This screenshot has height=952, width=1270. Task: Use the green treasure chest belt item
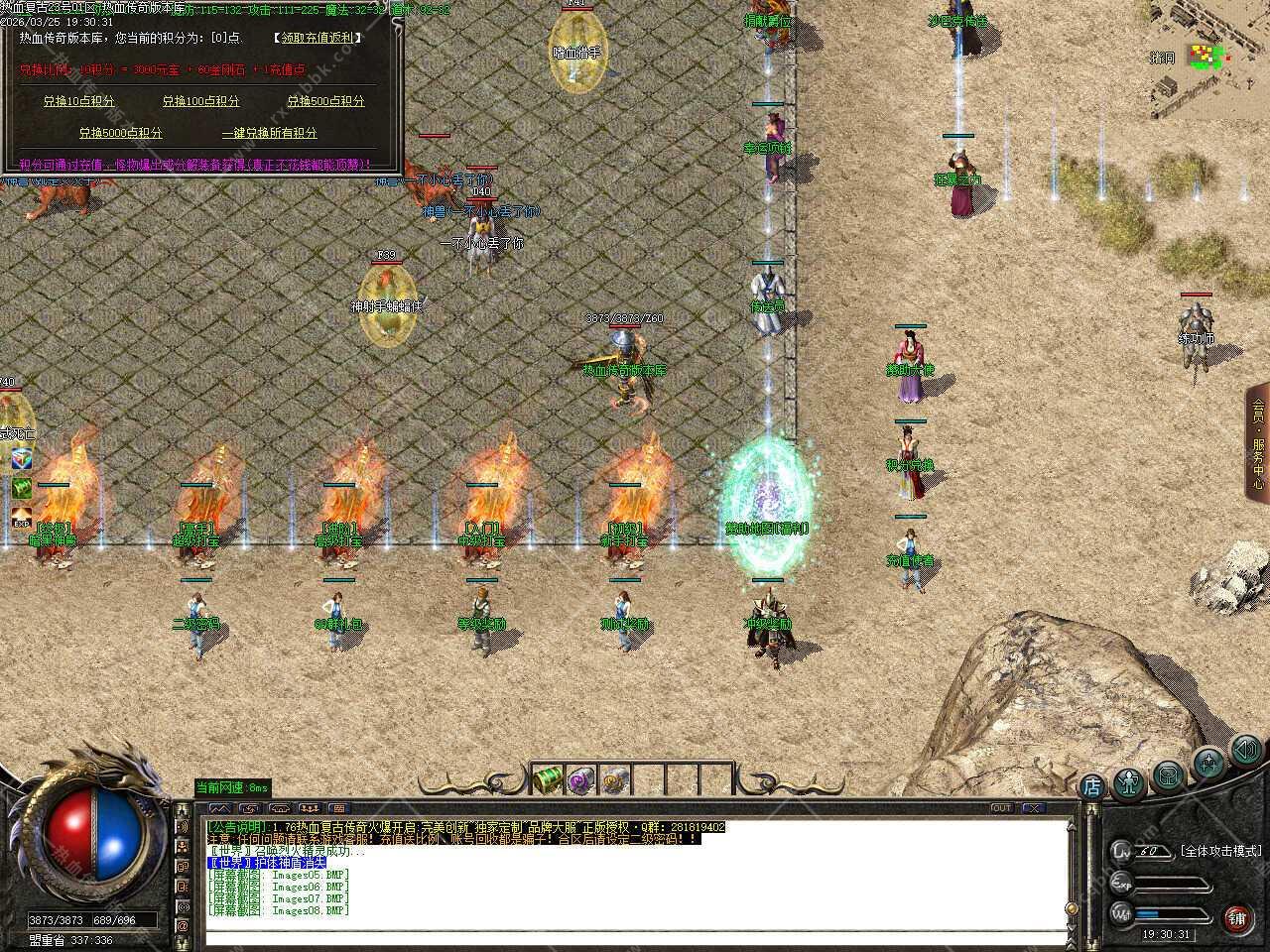[x=548, y=779]
